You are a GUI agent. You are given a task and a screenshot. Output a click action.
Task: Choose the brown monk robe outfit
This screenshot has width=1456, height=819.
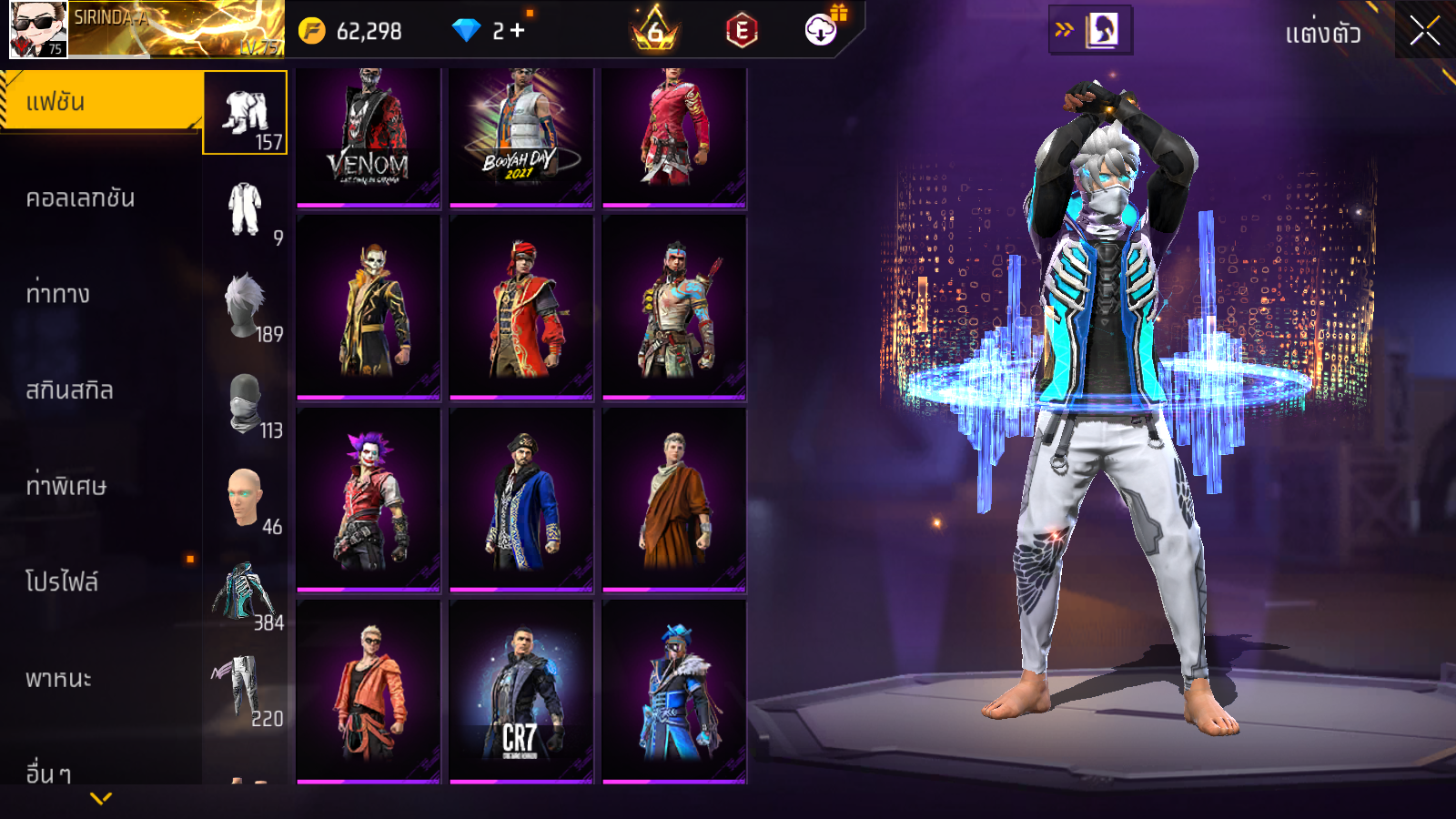(x=674, y=499)
